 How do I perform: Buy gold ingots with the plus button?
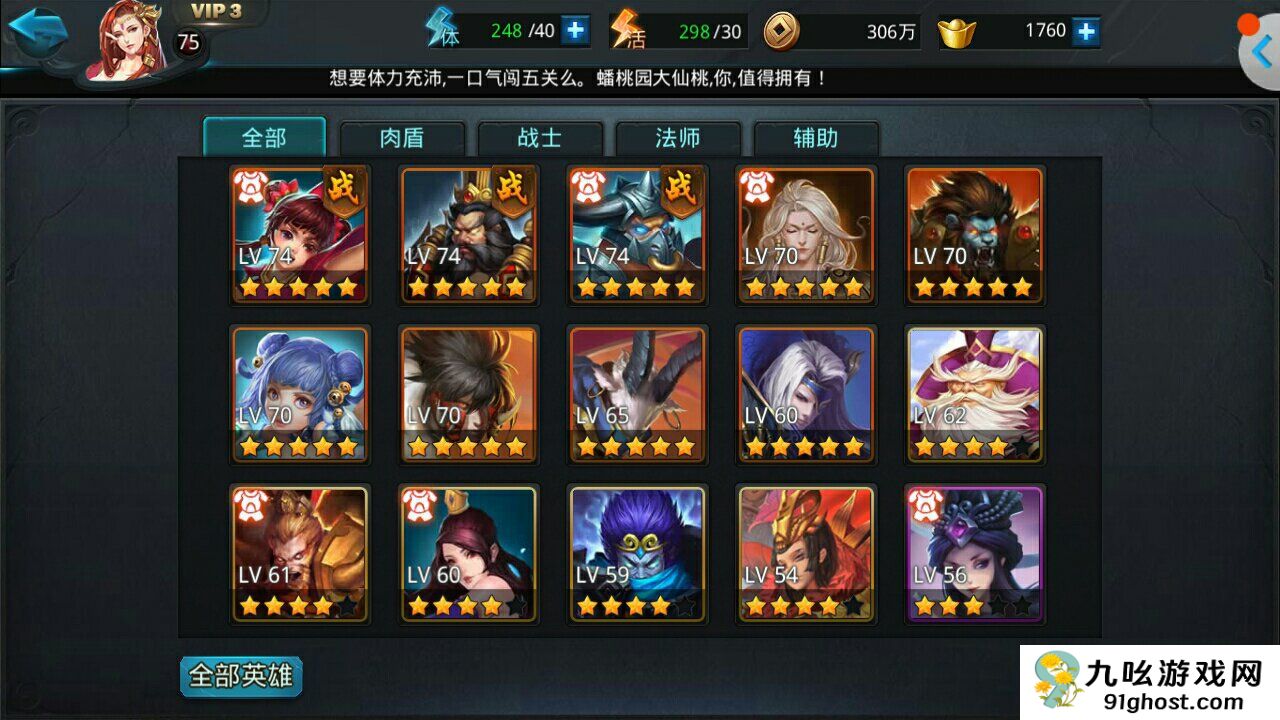[1086, 31]
